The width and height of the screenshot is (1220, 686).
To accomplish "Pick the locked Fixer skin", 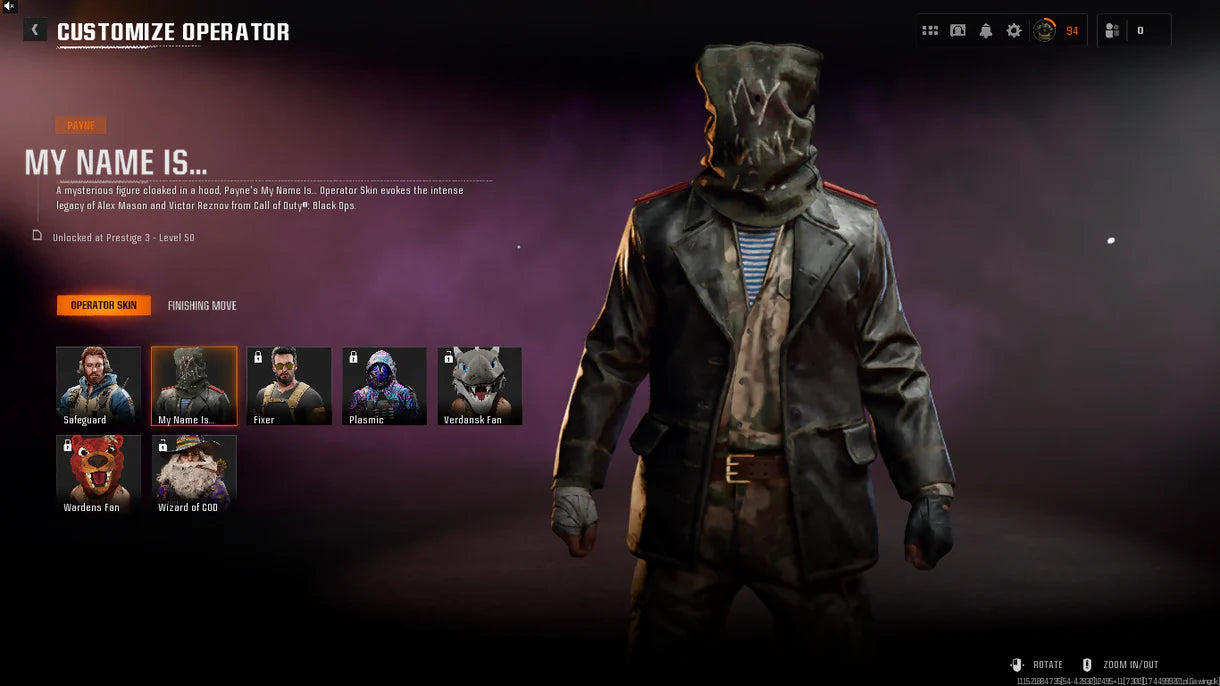I will 289,386.
